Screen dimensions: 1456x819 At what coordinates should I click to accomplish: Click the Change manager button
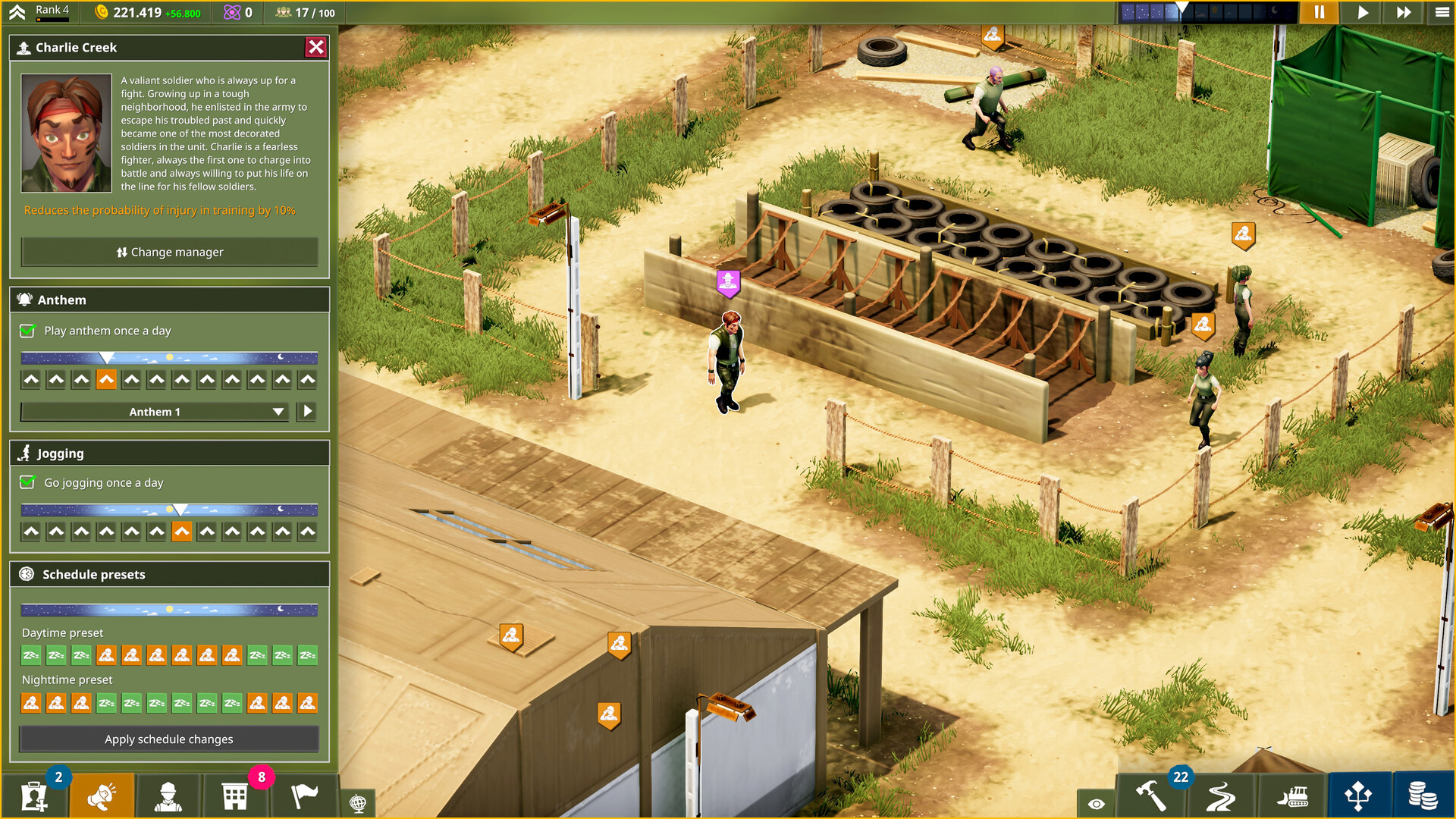tap(169, 252)
